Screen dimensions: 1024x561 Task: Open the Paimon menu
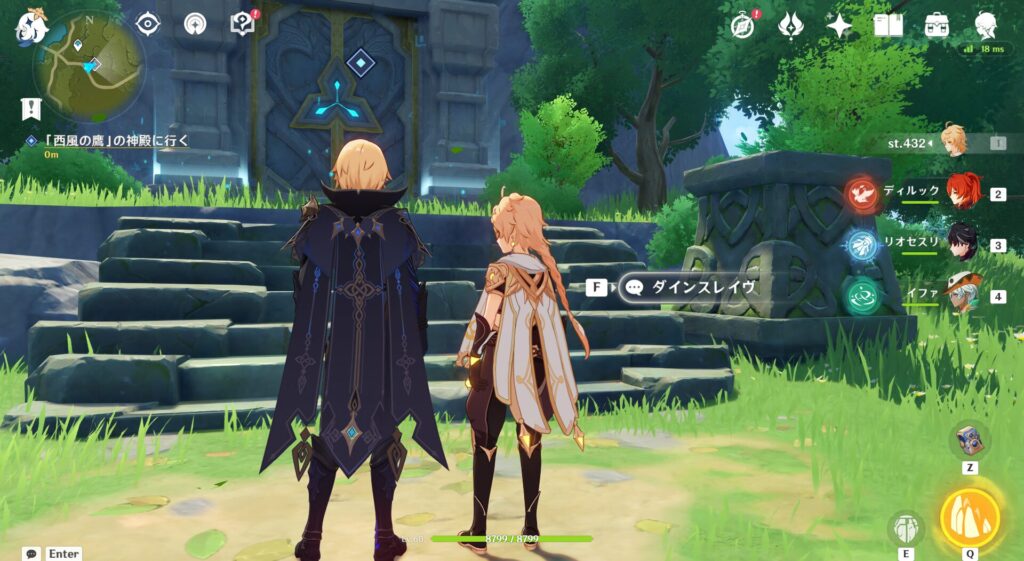30,24
